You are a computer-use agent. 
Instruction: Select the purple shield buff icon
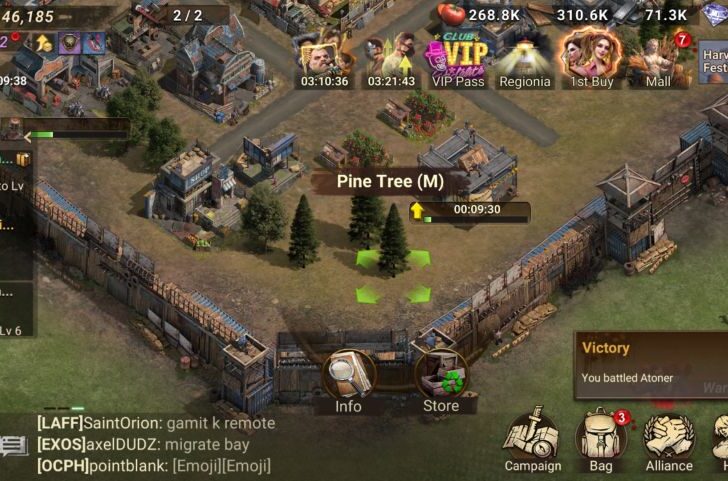(70, 42)
